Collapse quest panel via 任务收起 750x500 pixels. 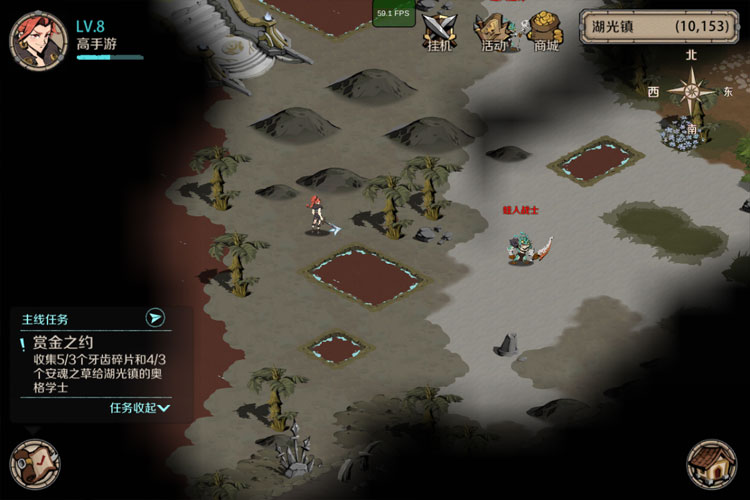point(139,408)
